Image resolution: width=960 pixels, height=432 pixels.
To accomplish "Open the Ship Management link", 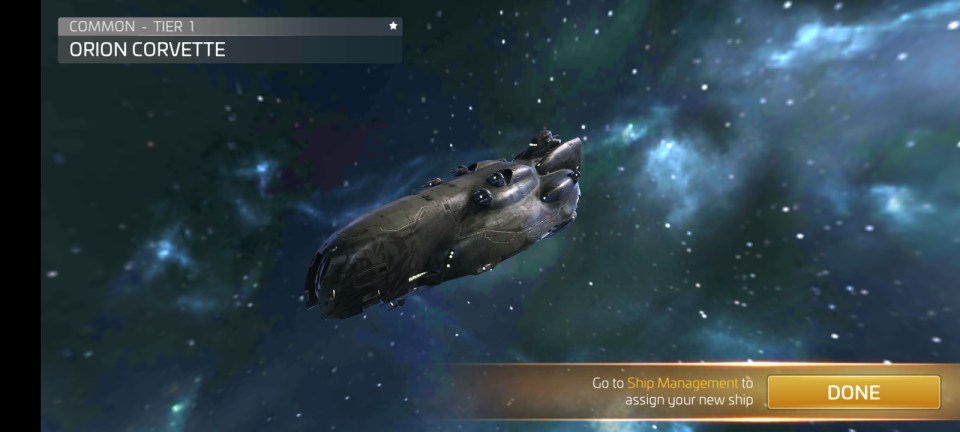I will click(x=682, y=383).
